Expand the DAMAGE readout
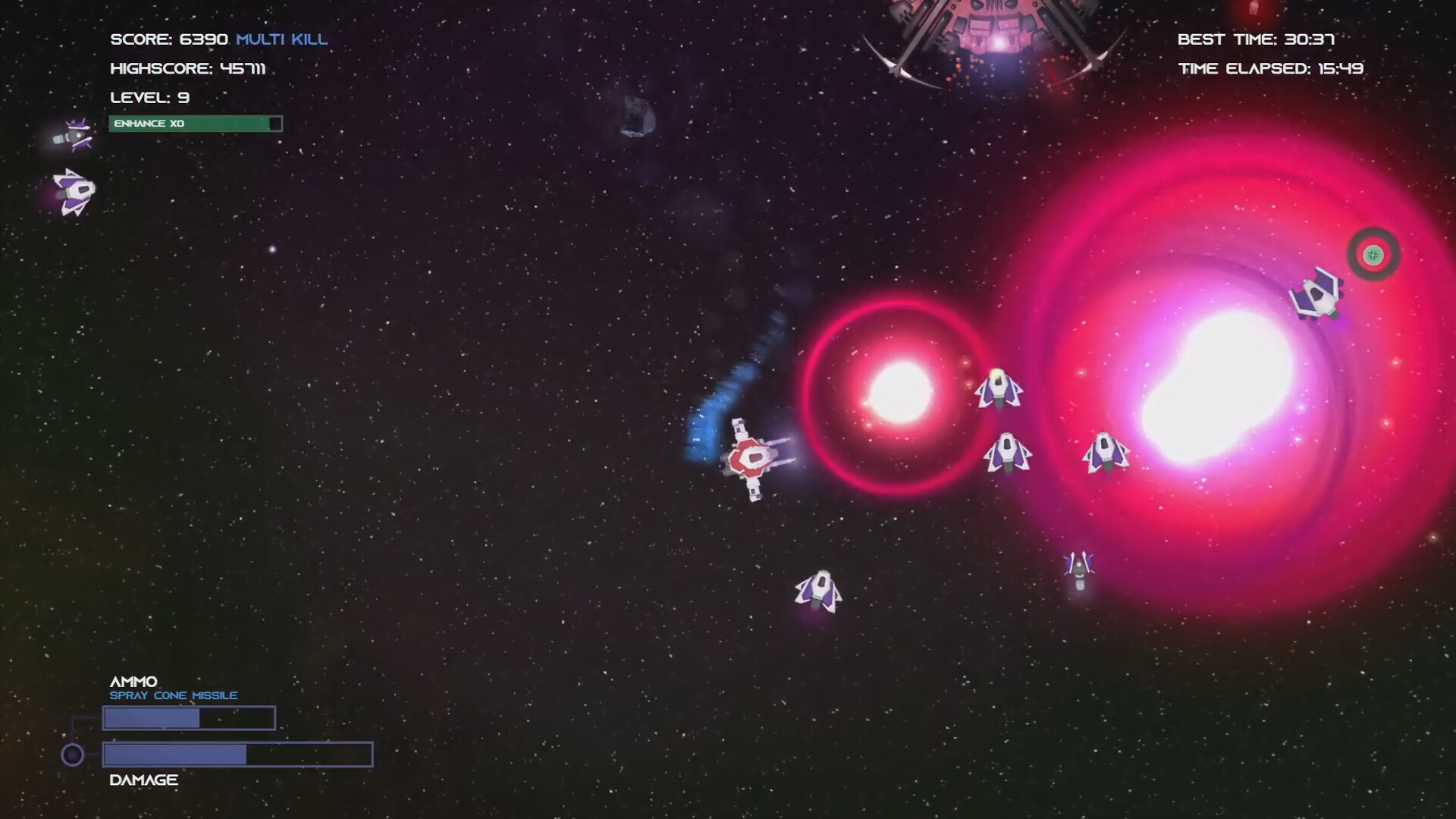The width and height of the screenshot is (1456, 819). tap(142, 779)
